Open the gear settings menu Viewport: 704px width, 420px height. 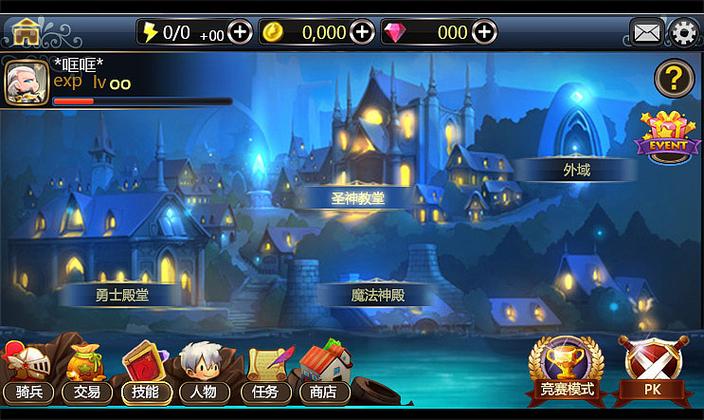(x=684, y=32)
